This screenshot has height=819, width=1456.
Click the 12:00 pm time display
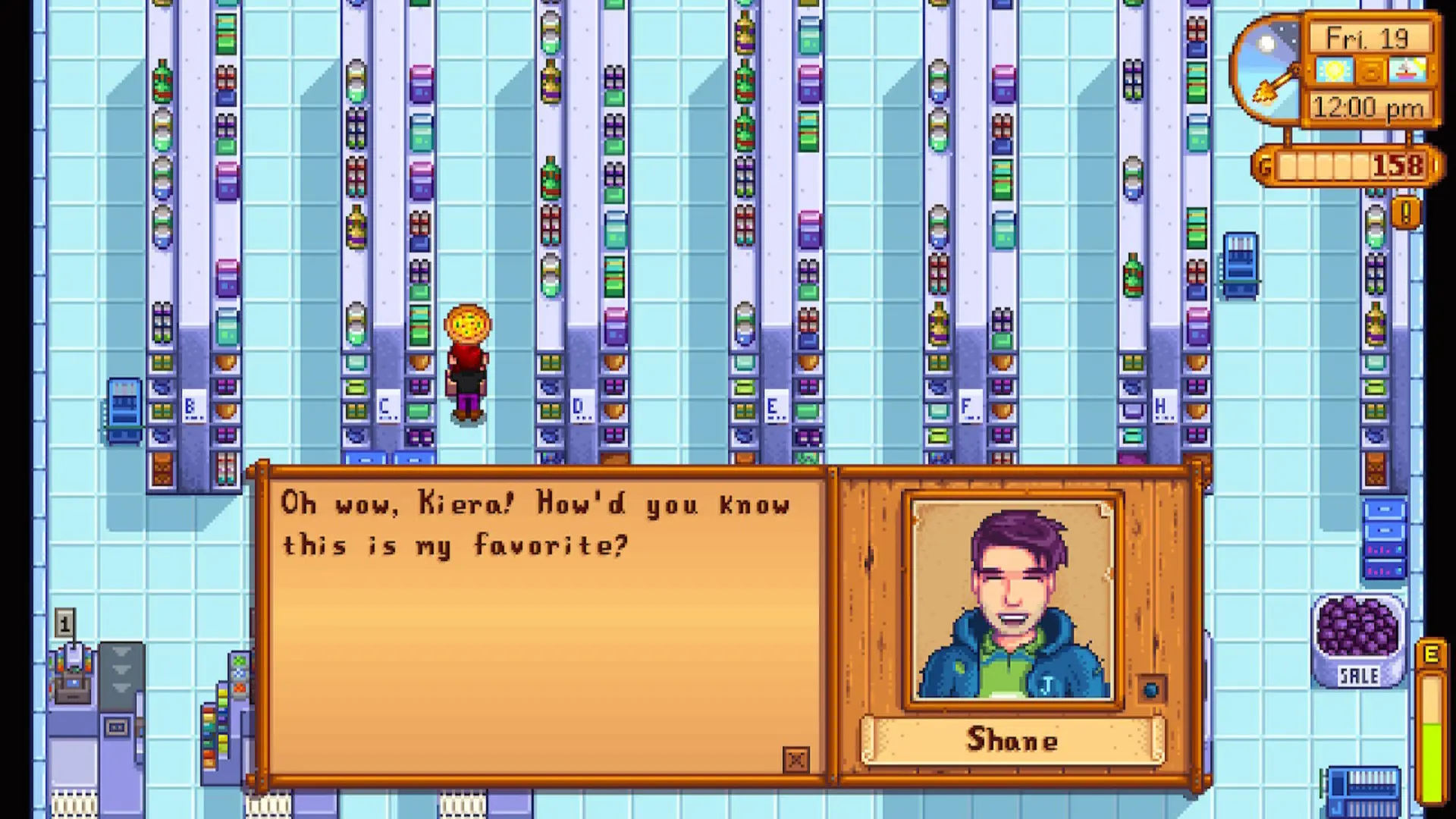tap(1367, 107)
